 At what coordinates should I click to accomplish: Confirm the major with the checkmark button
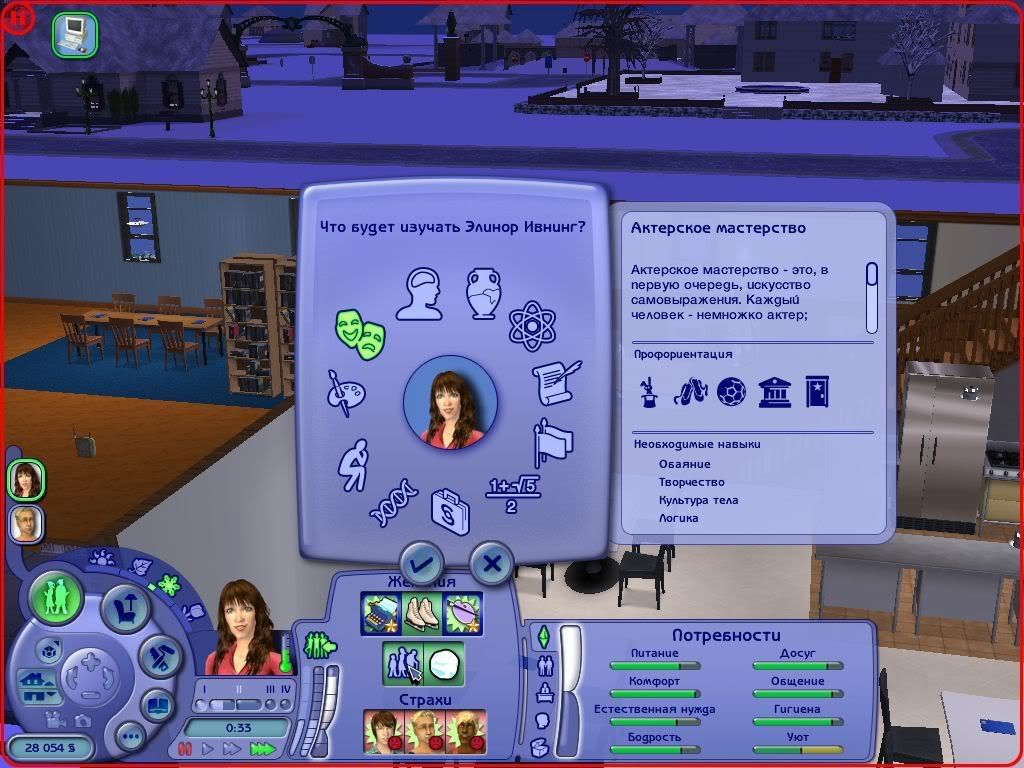coord(421,565)
